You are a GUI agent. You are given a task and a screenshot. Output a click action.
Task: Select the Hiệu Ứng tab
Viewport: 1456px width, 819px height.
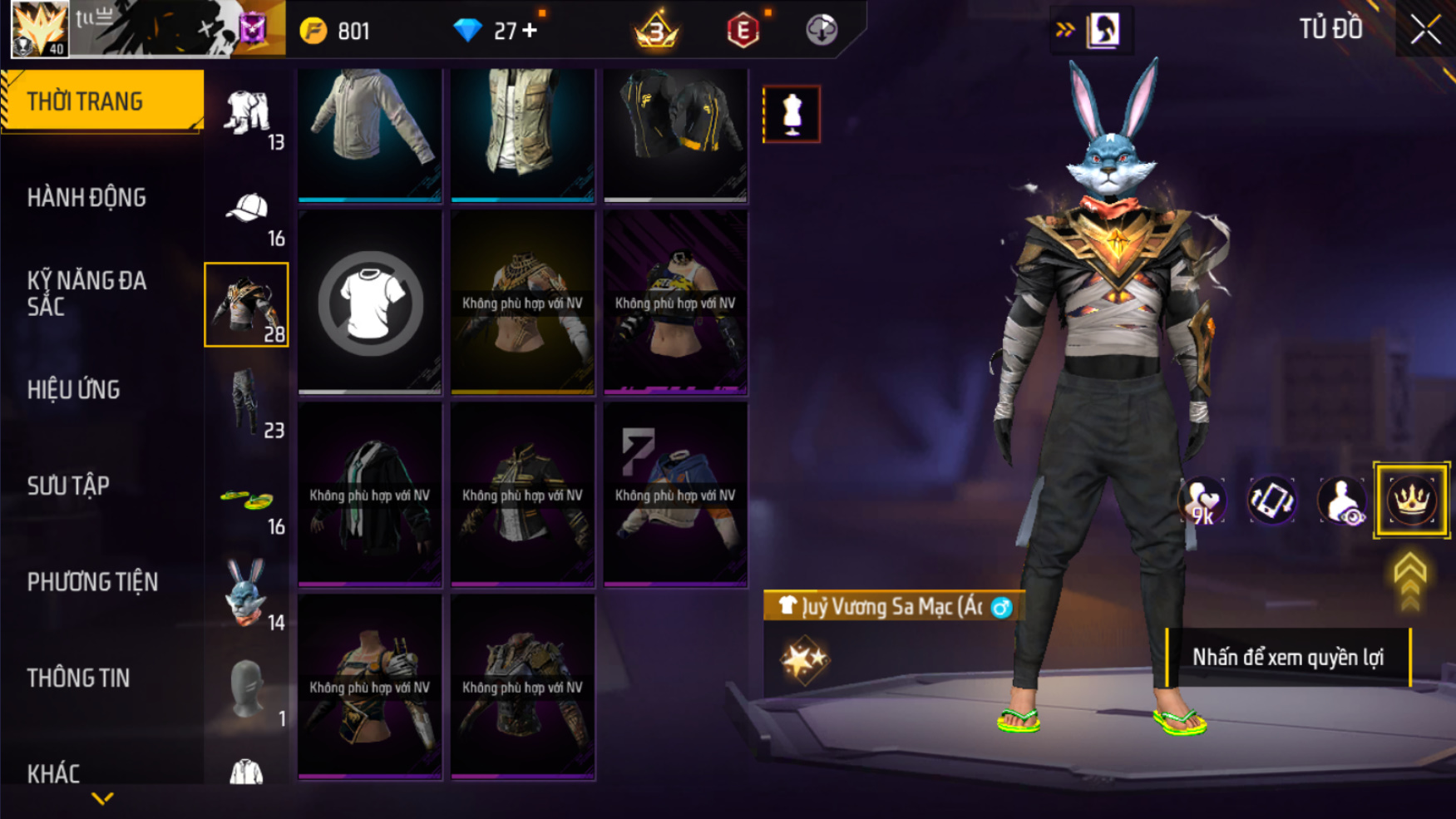(74, 390)
